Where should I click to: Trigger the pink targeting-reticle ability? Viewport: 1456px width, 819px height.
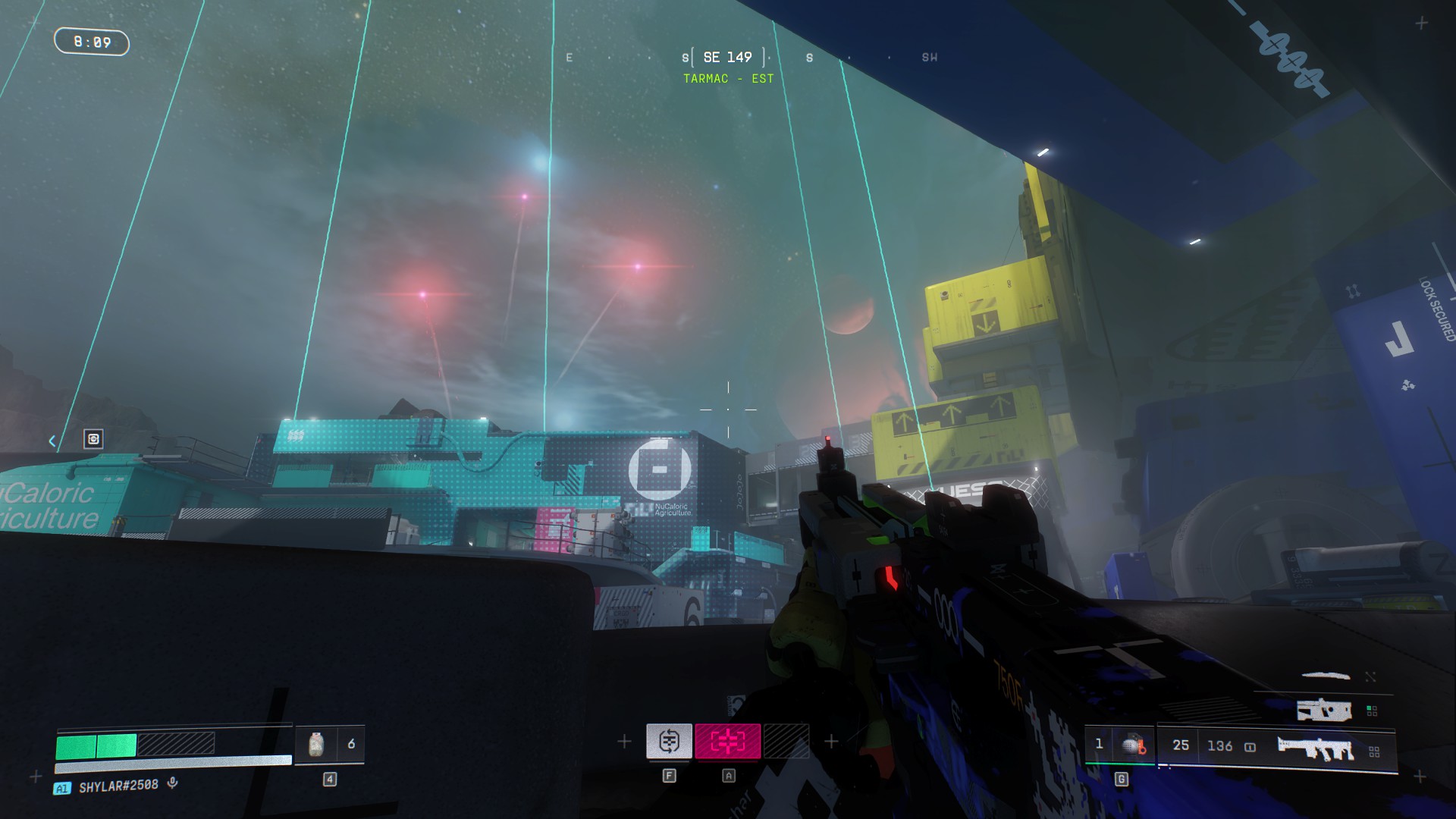pos(727,741)
